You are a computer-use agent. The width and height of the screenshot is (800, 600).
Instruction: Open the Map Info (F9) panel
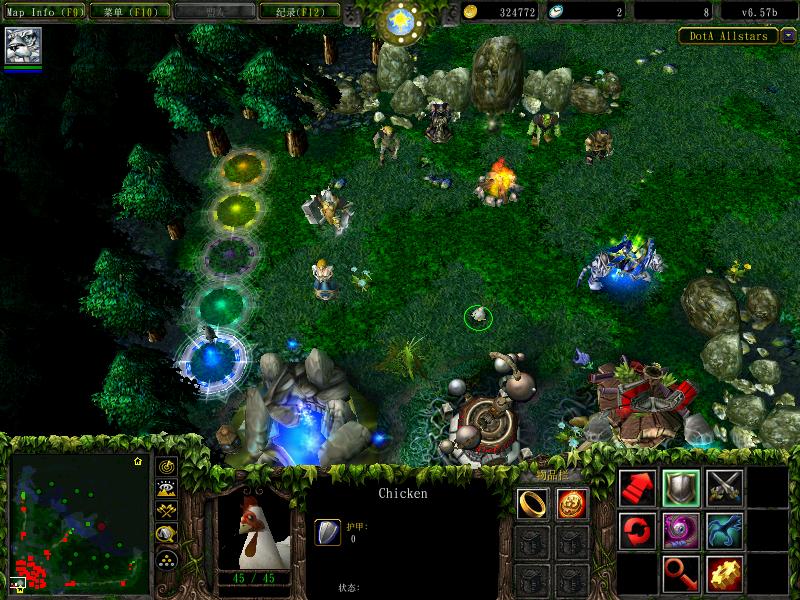coord(45,12)
